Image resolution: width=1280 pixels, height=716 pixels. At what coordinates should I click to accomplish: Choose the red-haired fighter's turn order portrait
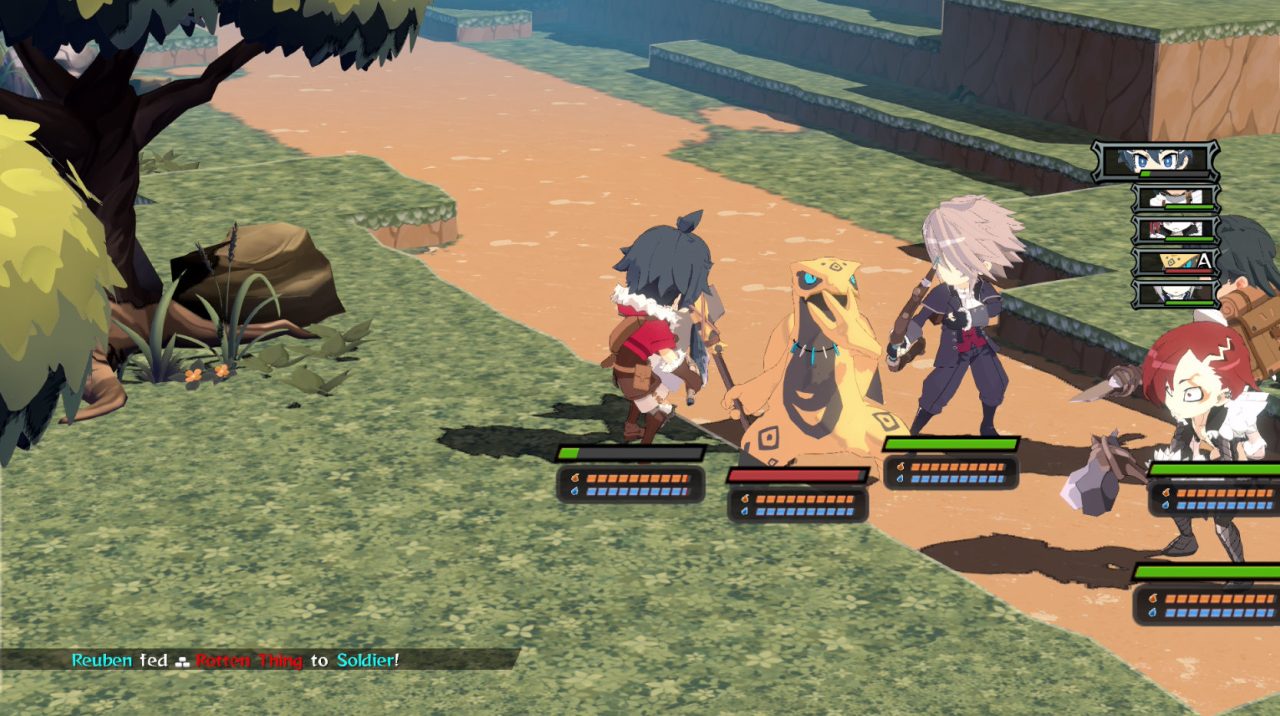[1175, 229]
